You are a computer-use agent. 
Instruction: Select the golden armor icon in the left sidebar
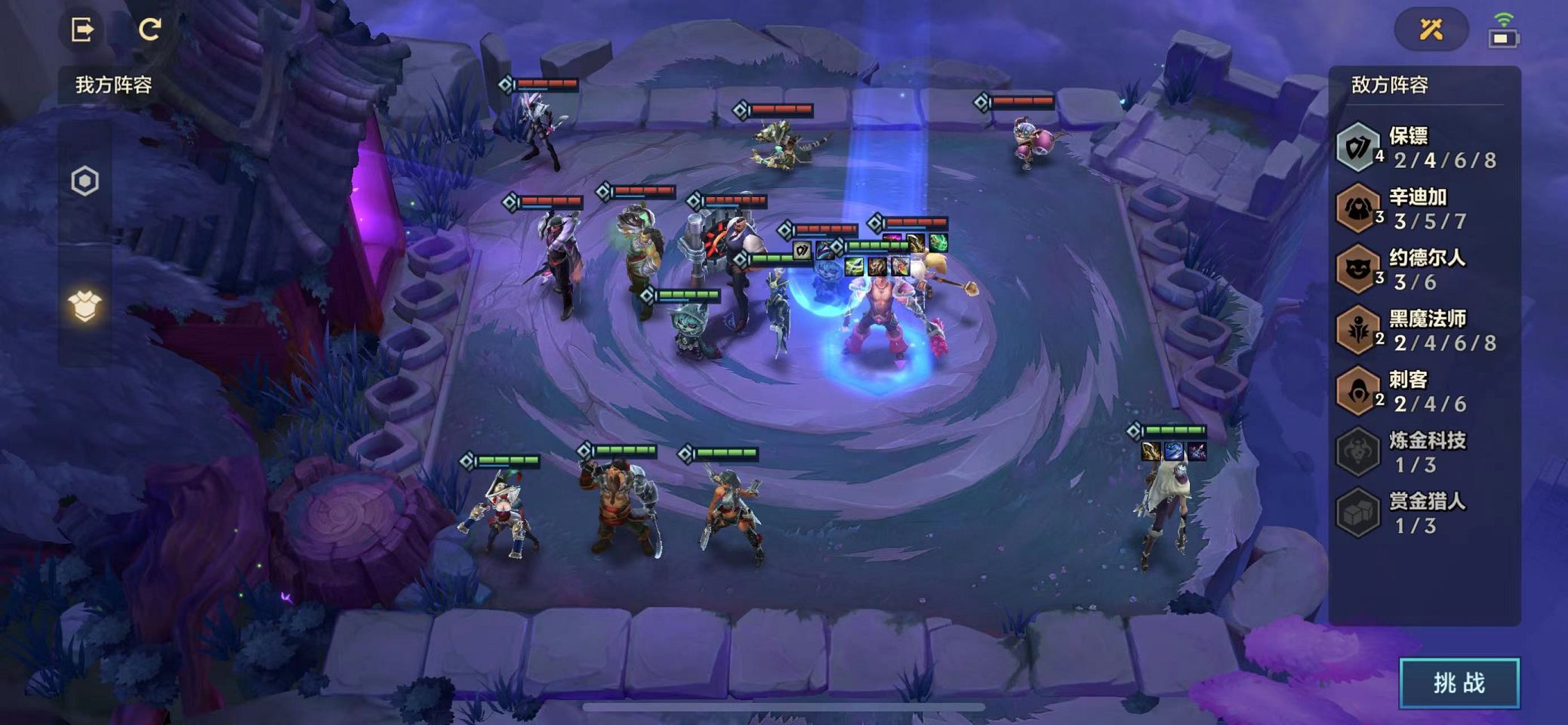click(85, 306)
